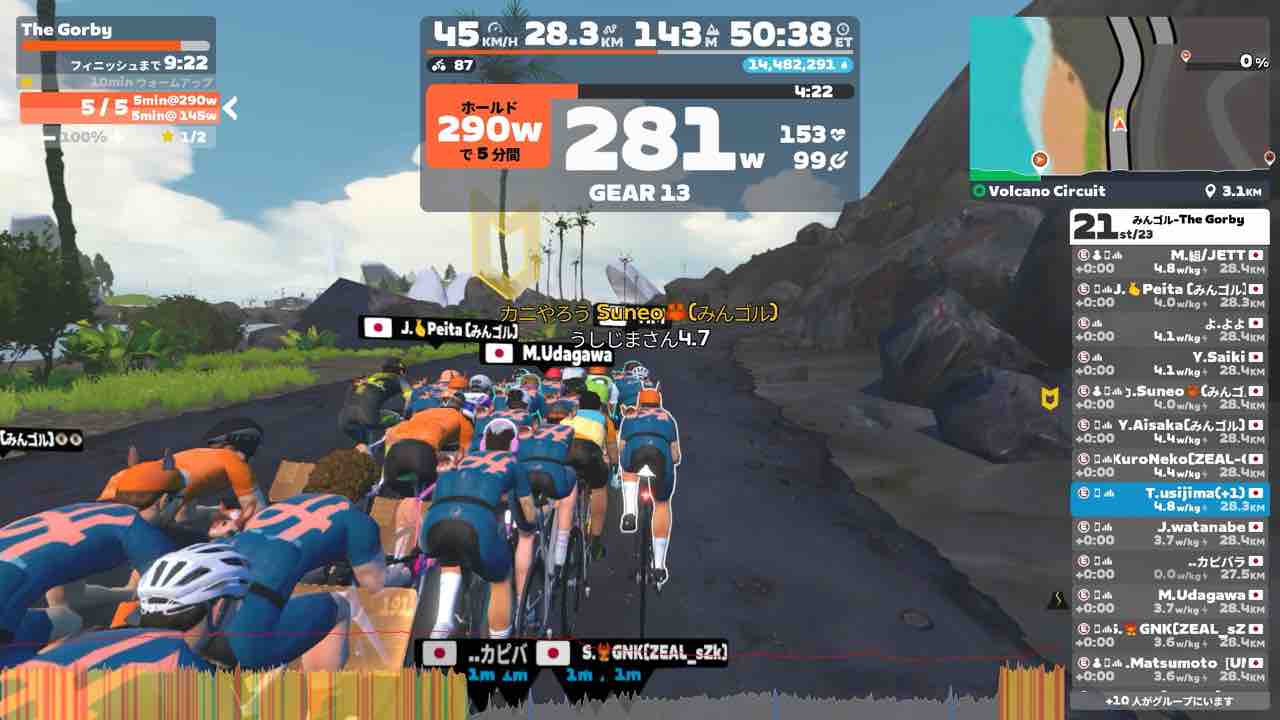Viewport: 1280px width, 720px height.
Task: Show the group members notice at list bottom
Action: click(x=1169, y=701)
